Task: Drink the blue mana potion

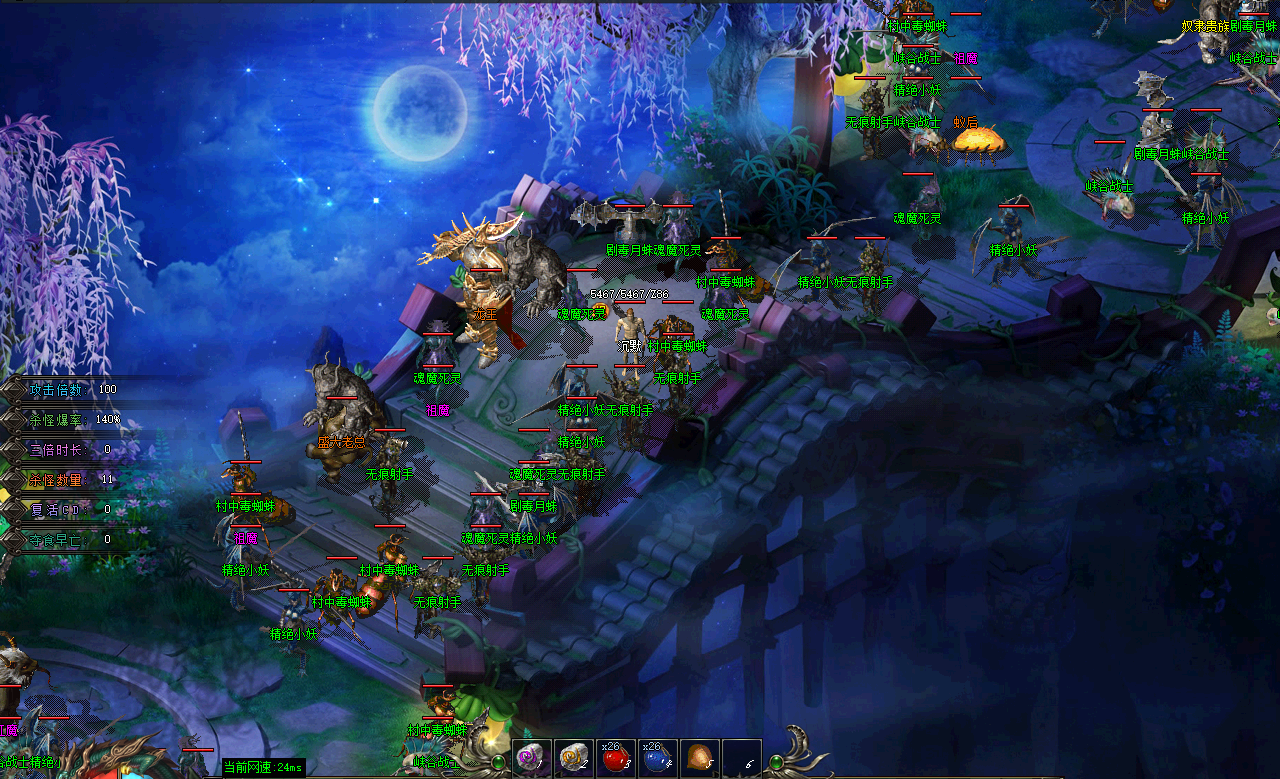Action: [x=657, y=759]
